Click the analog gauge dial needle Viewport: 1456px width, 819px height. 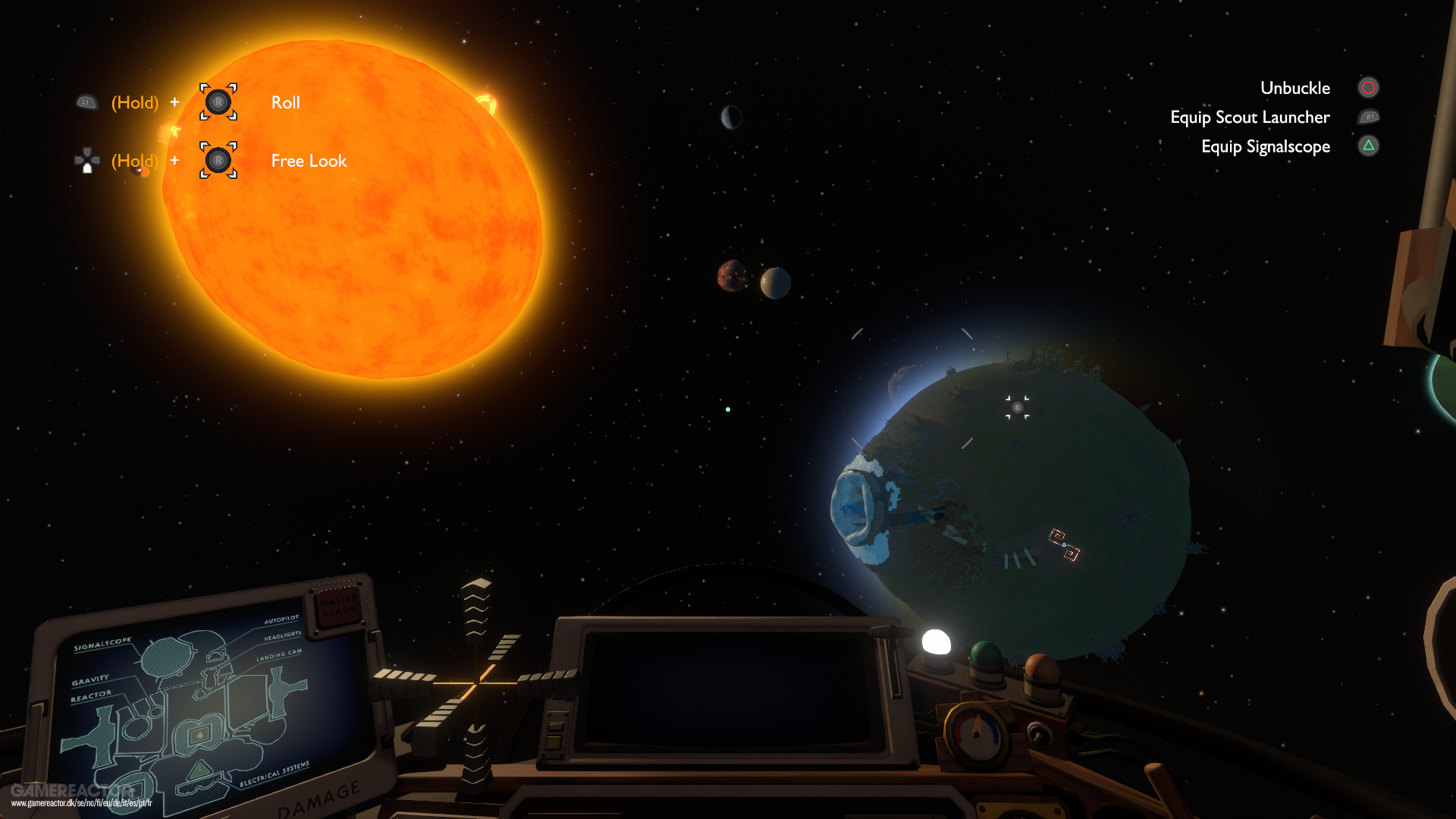pyautogui.click(x=976, y=725)
